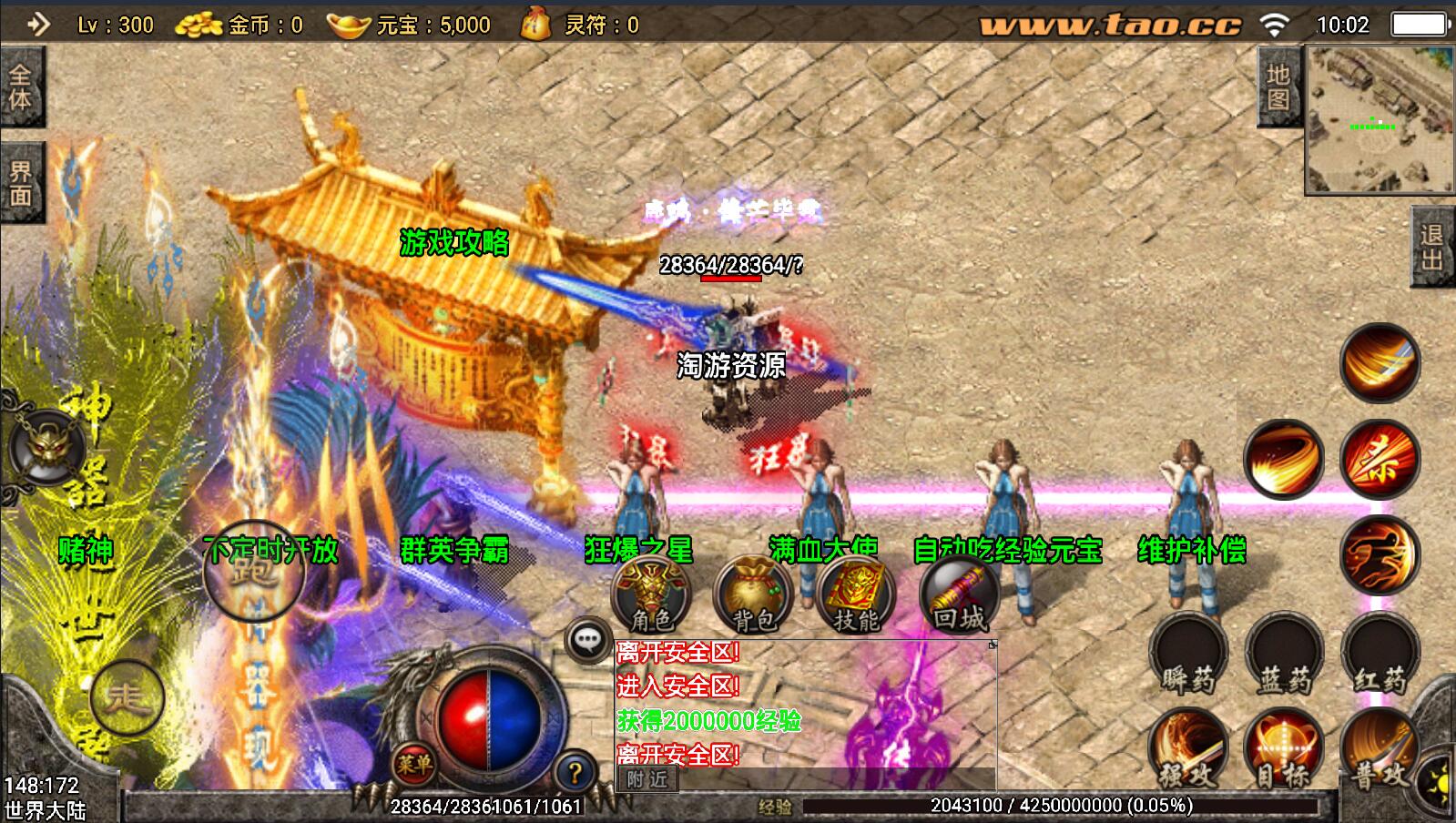Click the question mark help button
This screenshot has height=823, width=1456.
pyautogui.click(x=575, y=774)
